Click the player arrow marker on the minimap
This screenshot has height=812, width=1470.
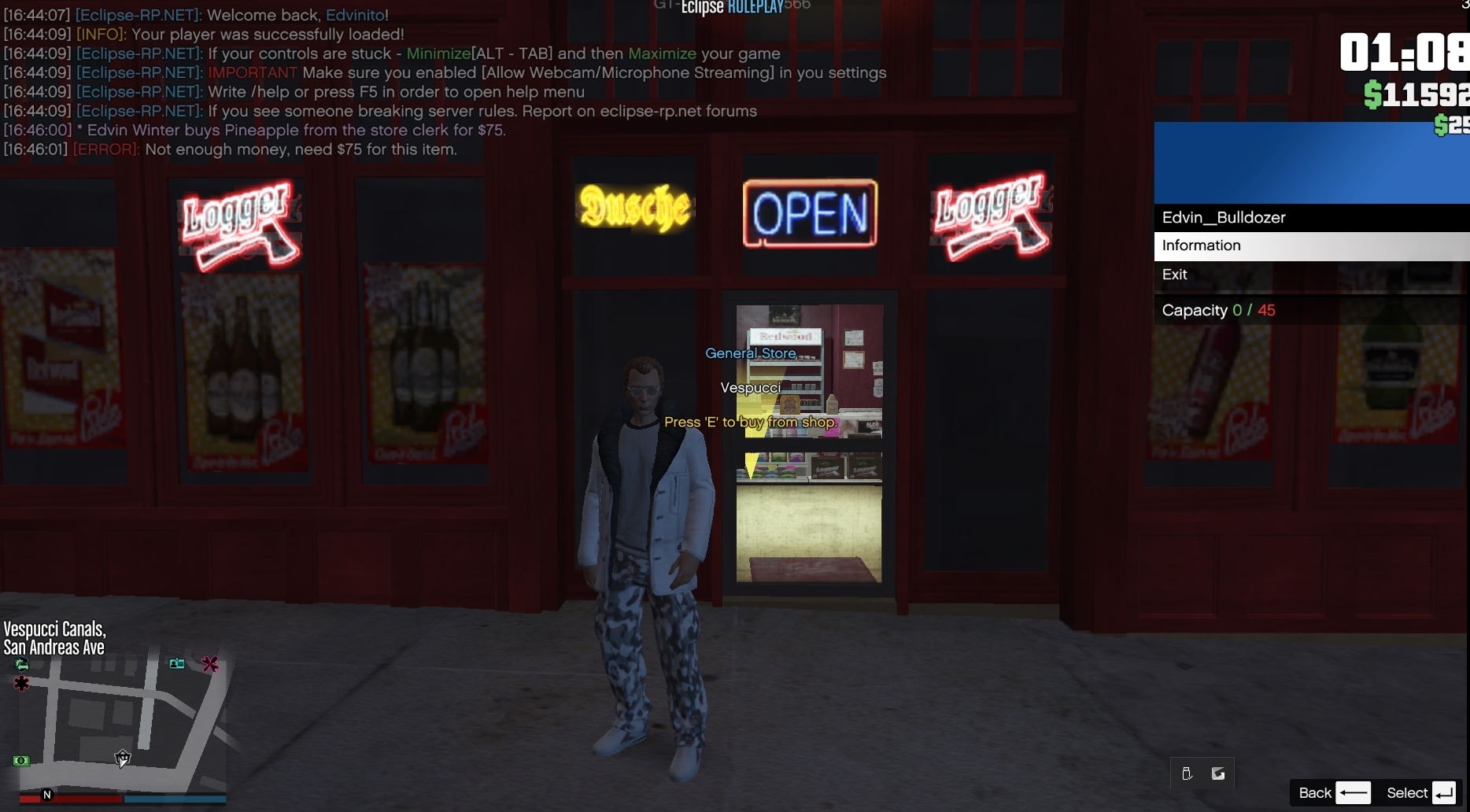coord(123,758)
